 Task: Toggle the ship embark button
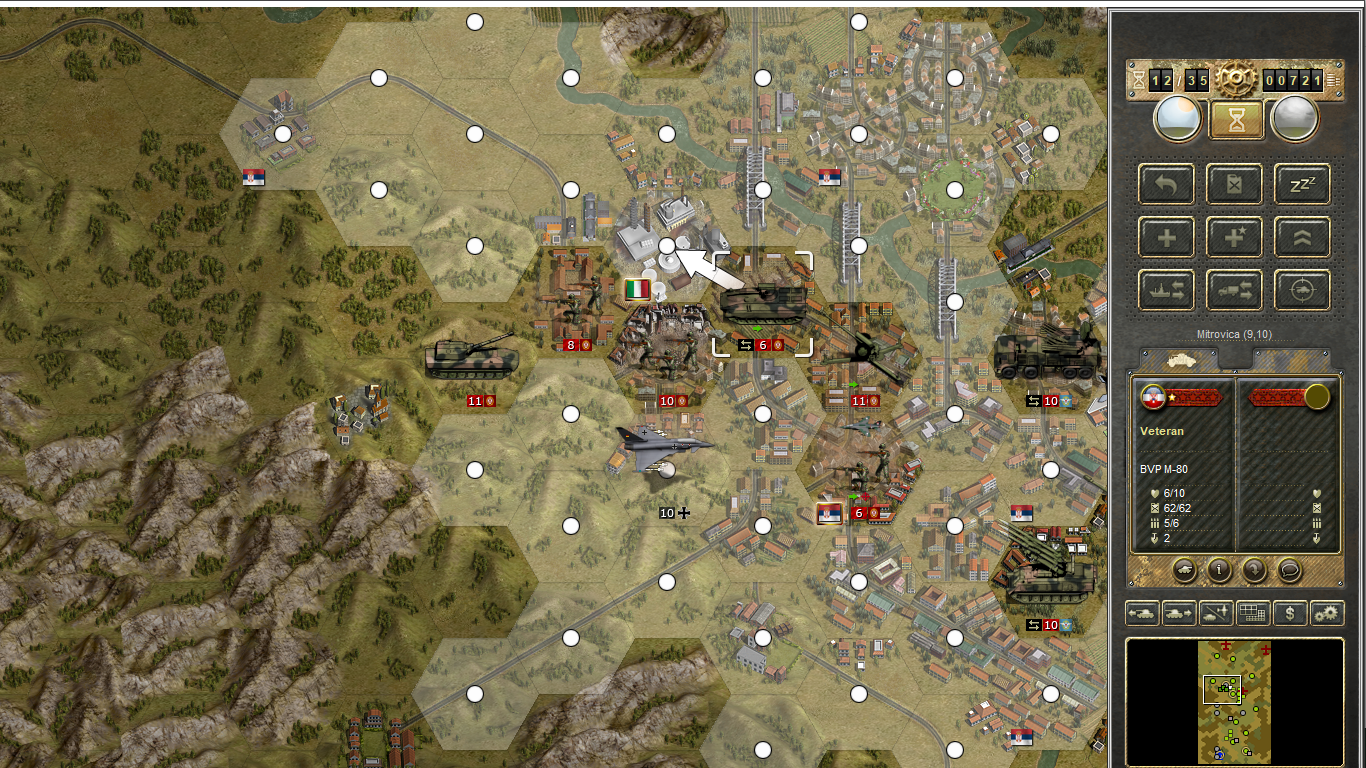(1166, 291)
